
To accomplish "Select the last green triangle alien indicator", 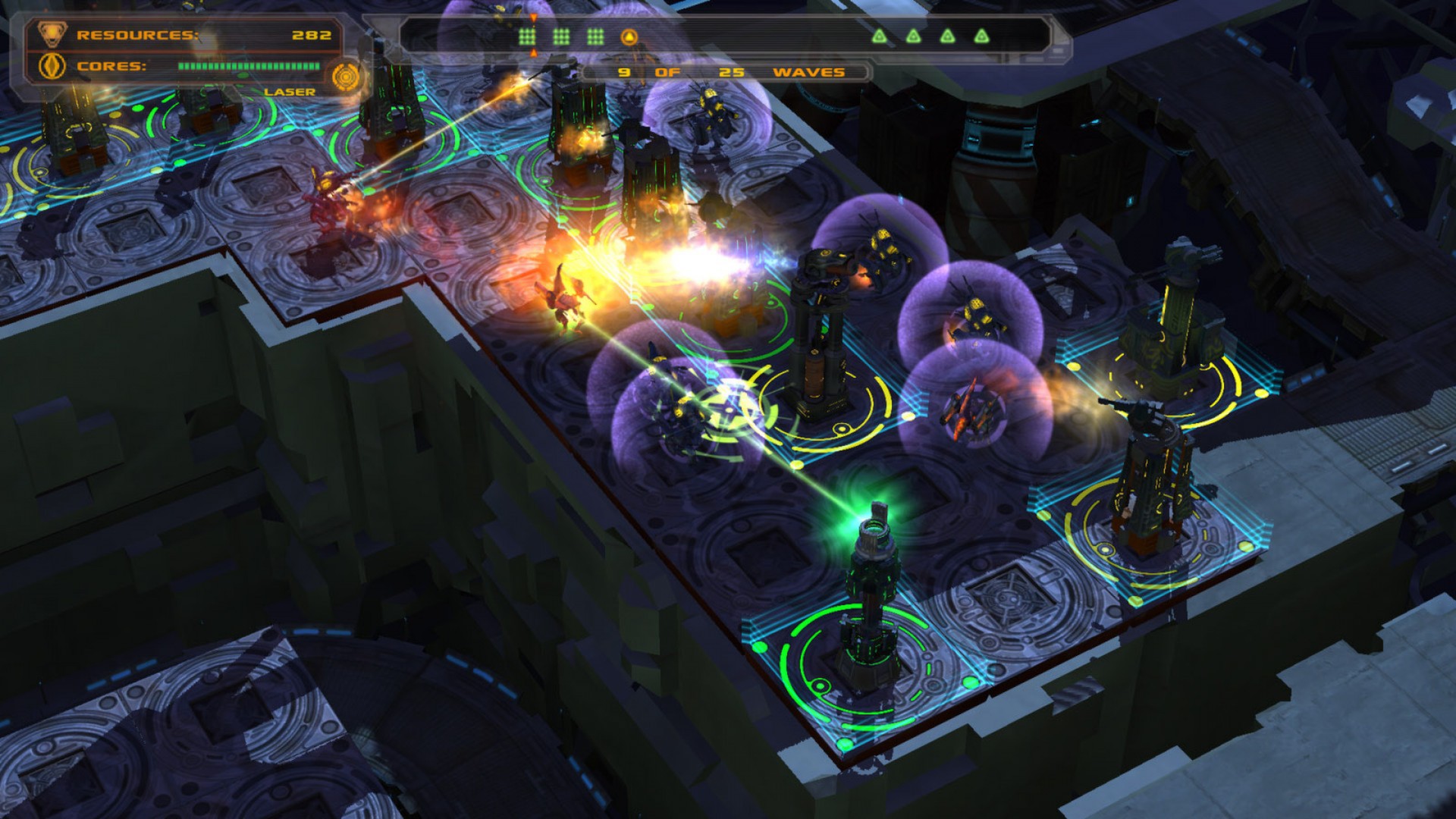I will tap(982, 36).
